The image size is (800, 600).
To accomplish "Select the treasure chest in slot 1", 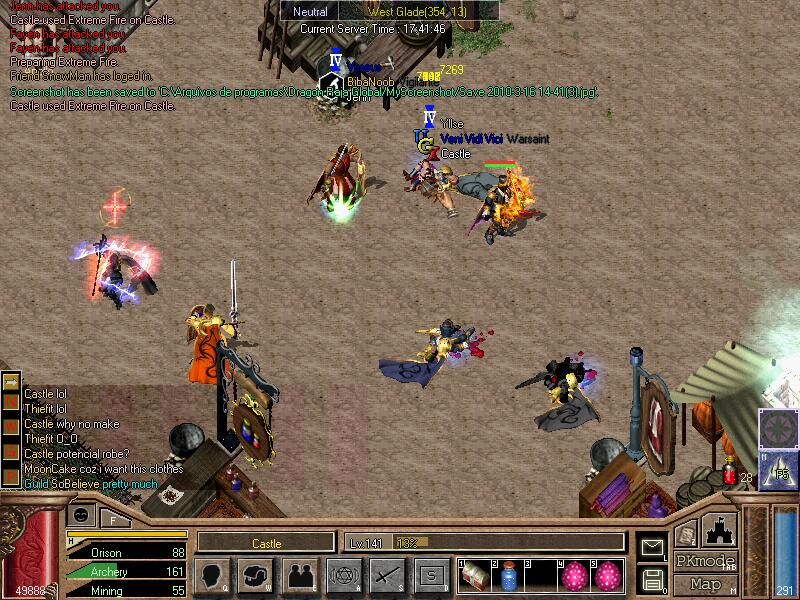I will pyautogui.click(x=474, y=575).
